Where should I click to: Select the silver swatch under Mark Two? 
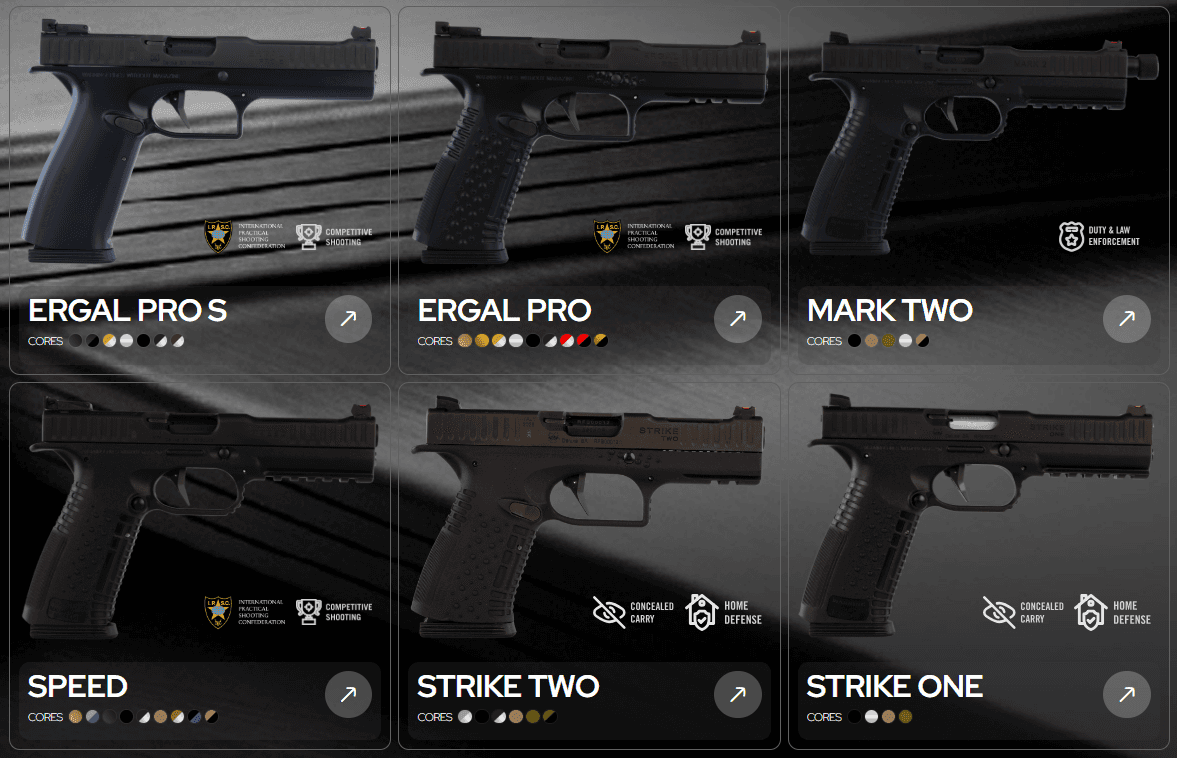click(x=905, y=341)
